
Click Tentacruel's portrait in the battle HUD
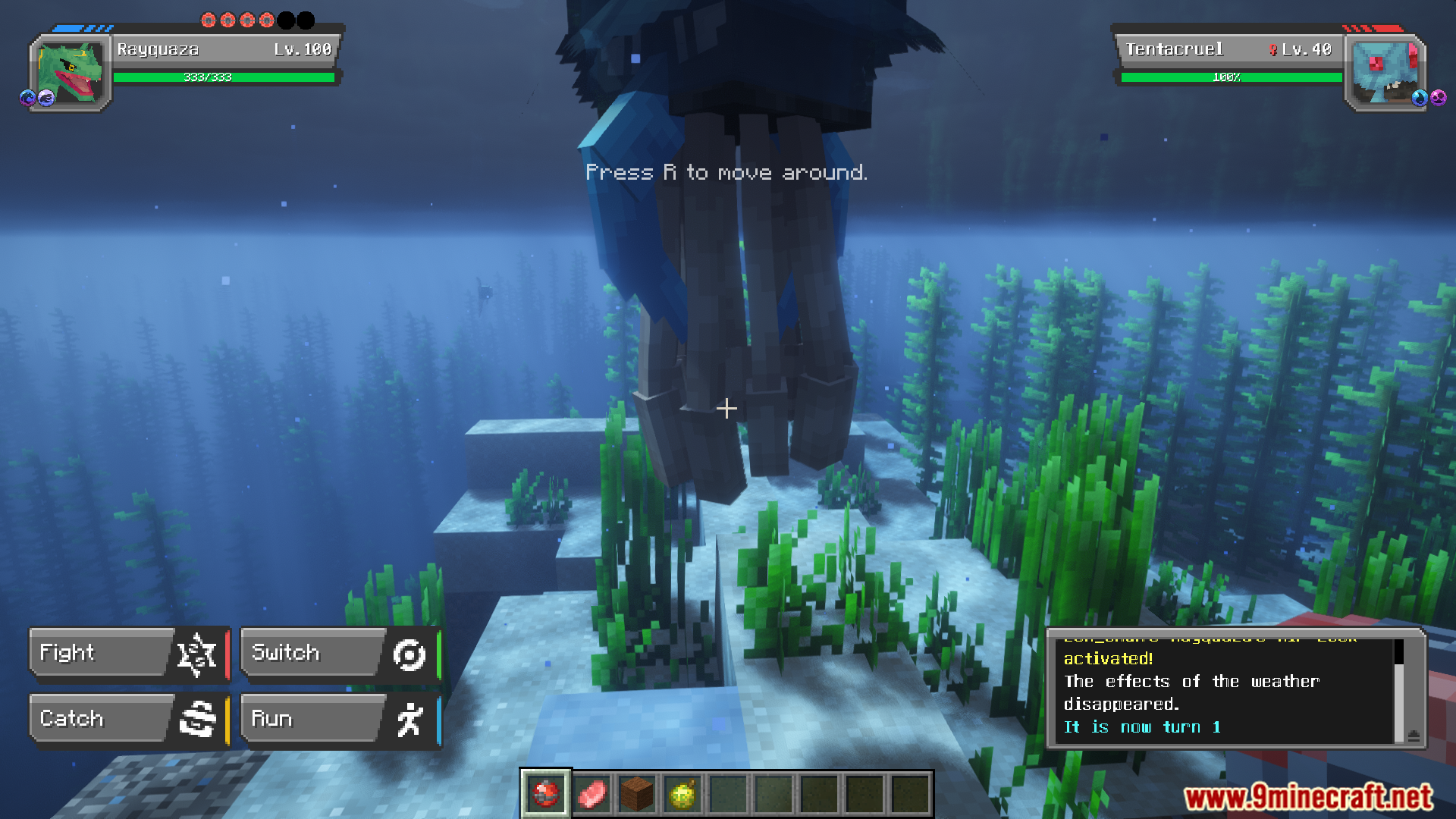(x=1384, y=74)
